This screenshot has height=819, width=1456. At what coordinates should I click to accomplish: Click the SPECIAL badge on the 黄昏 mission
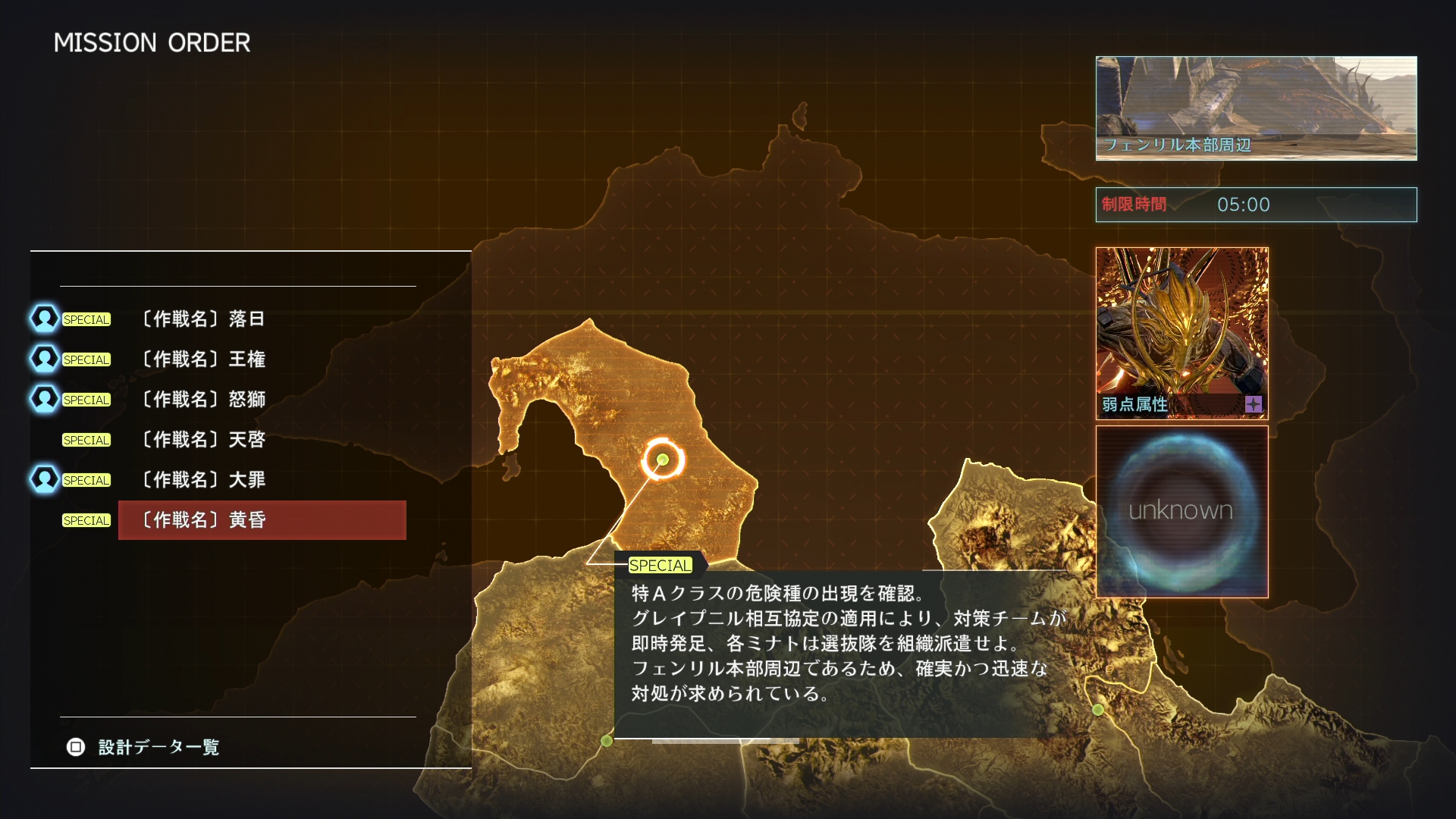point(86,520)
